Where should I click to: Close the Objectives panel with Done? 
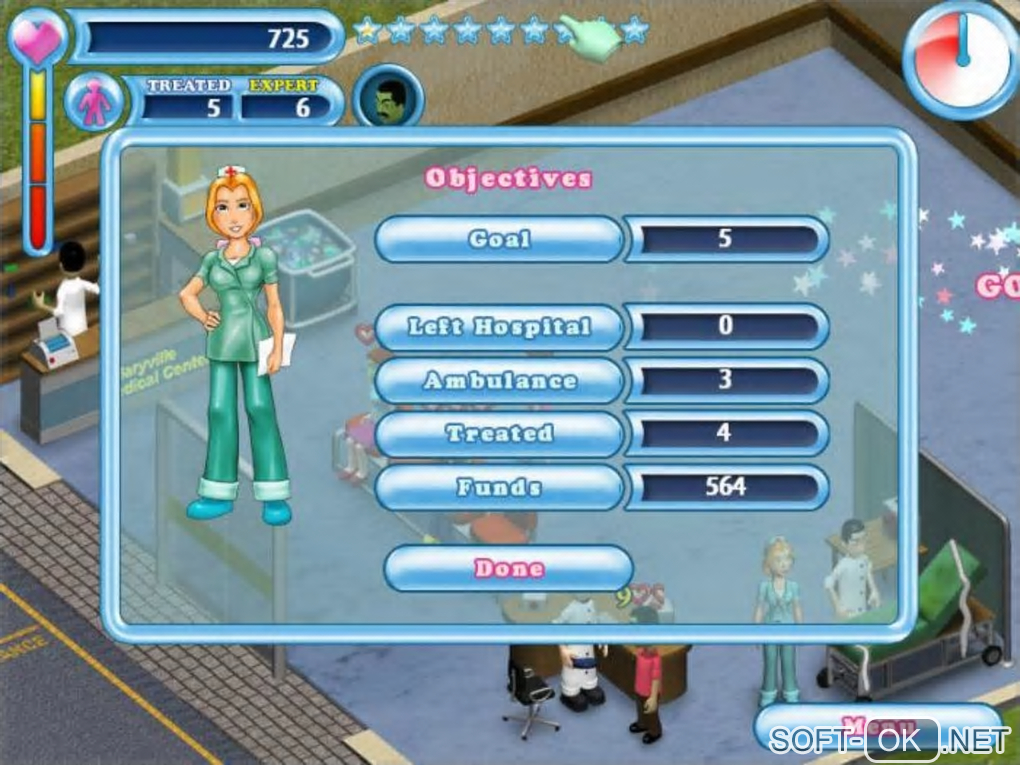click(x=508, y=568)
